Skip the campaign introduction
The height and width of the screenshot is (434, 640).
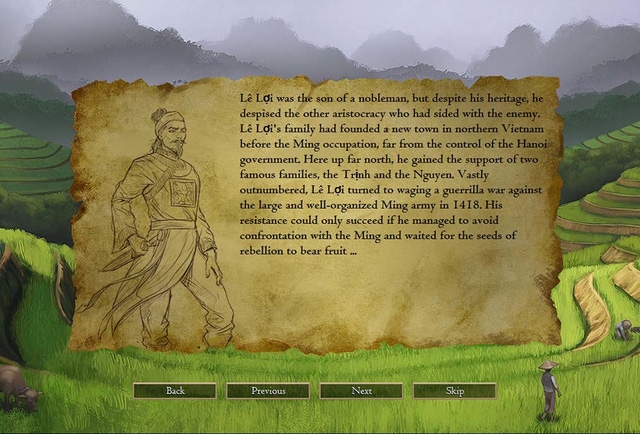click(454, 391)
